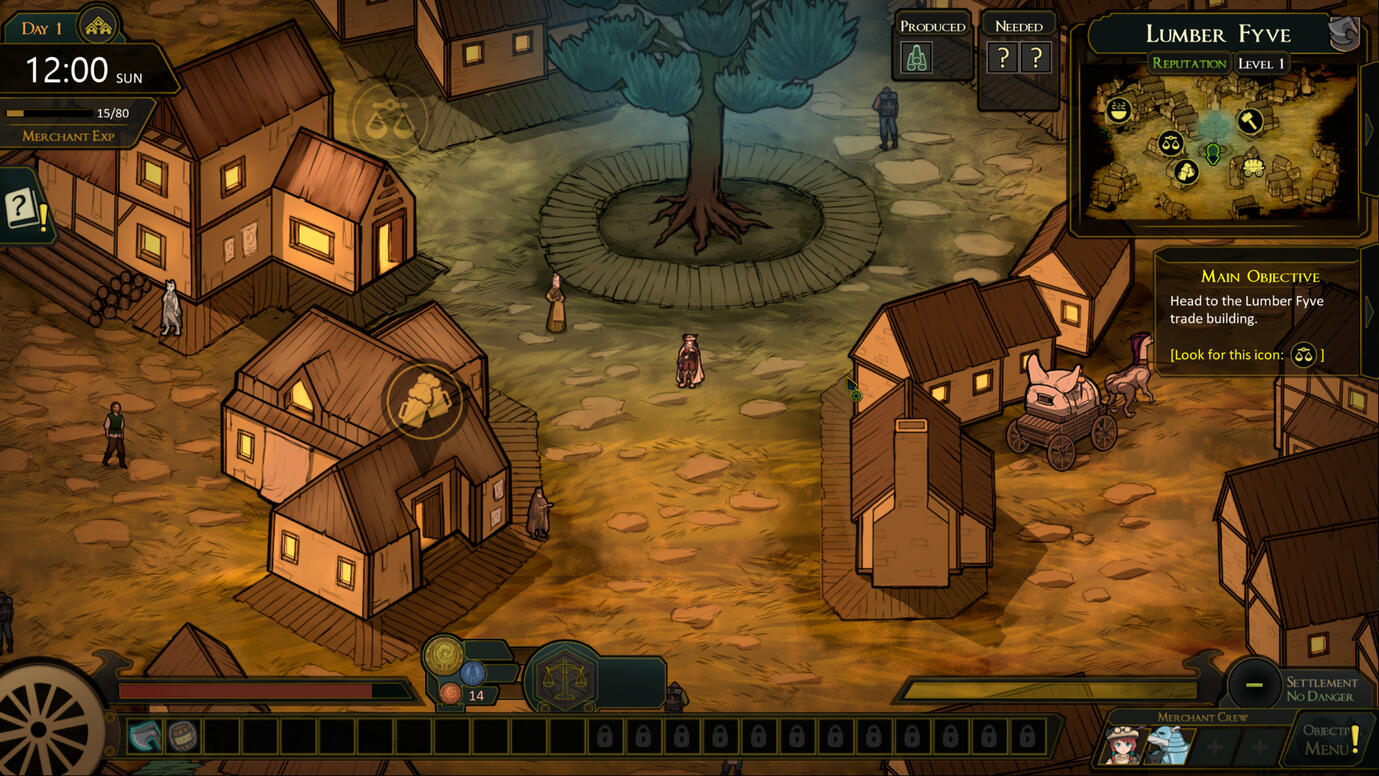Select the hammer marker on the minimap
Viewport: 1379px width, 776px height.
pyautogui.click(x=1250, y=121)
